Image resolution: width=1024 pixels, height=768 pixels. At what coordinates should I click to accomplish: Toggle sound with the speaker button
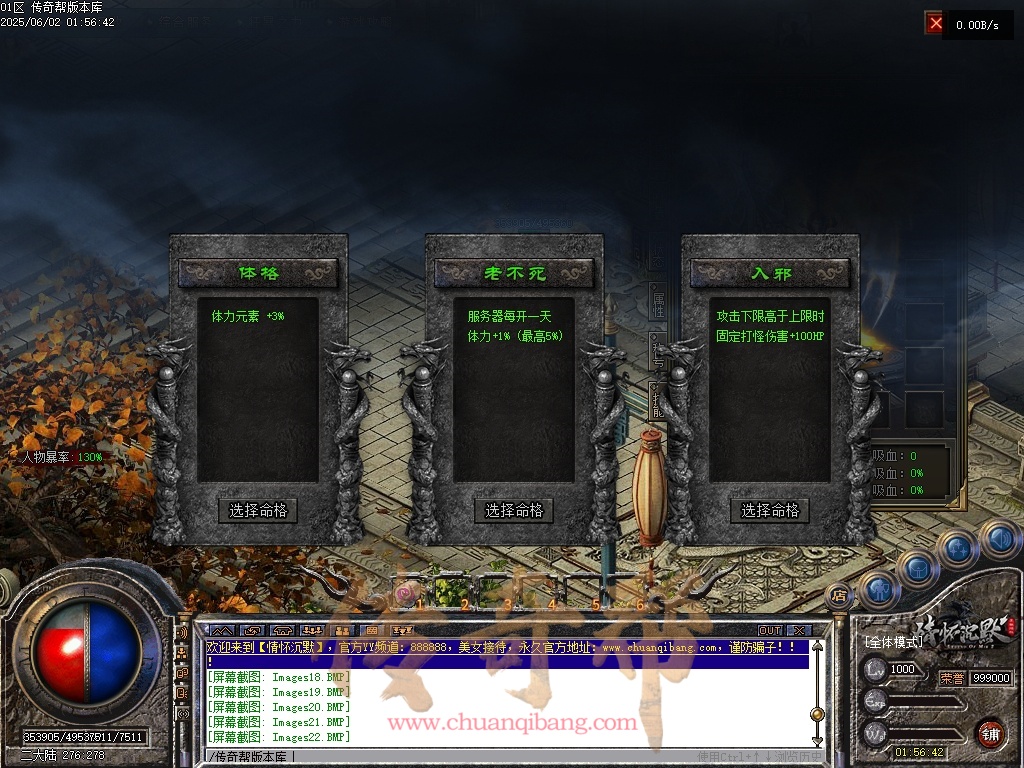[998, 539]
